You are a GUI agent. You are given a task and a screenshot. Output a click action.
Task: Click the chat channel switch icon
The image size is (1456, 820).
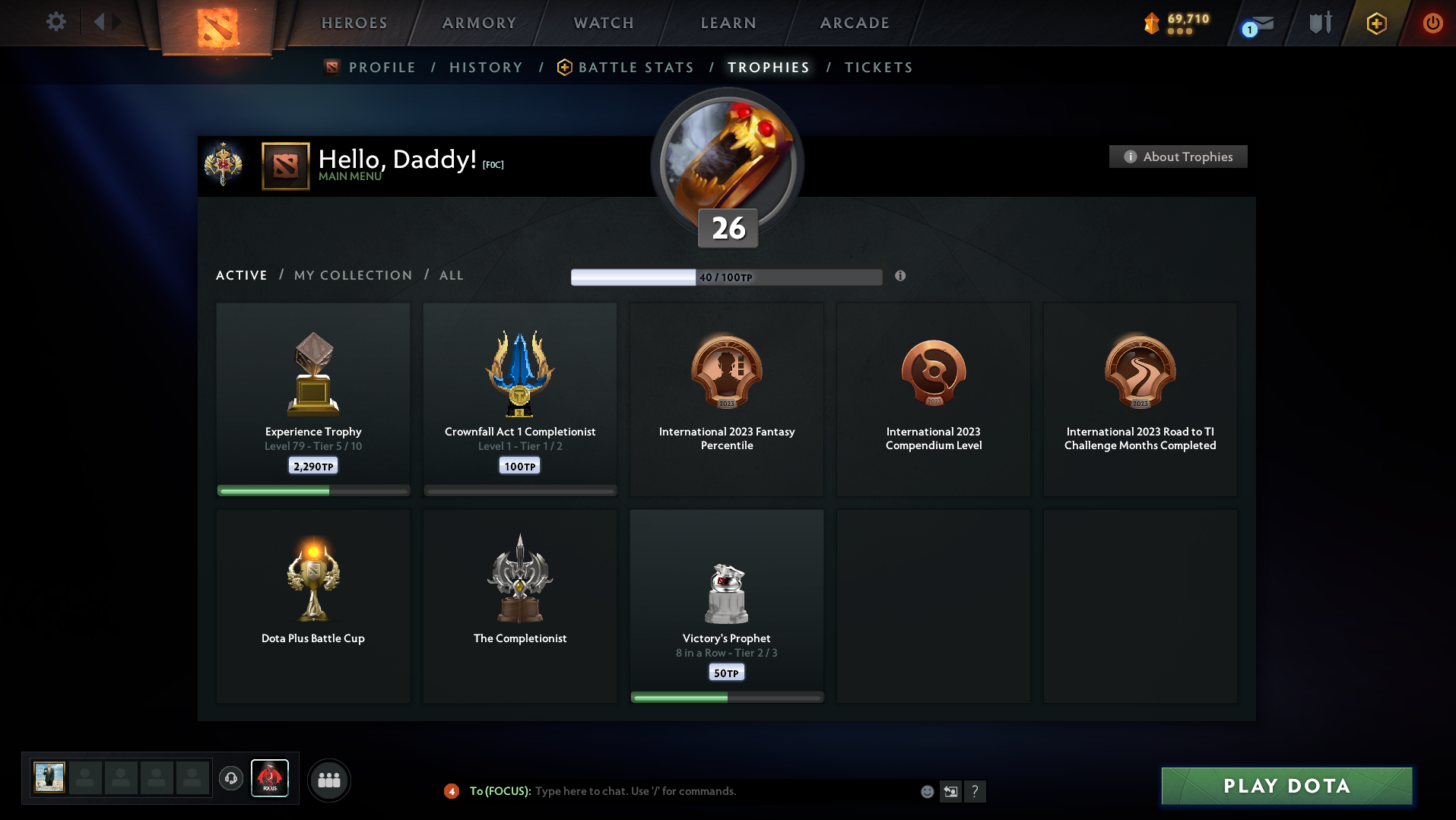point(950,791)
